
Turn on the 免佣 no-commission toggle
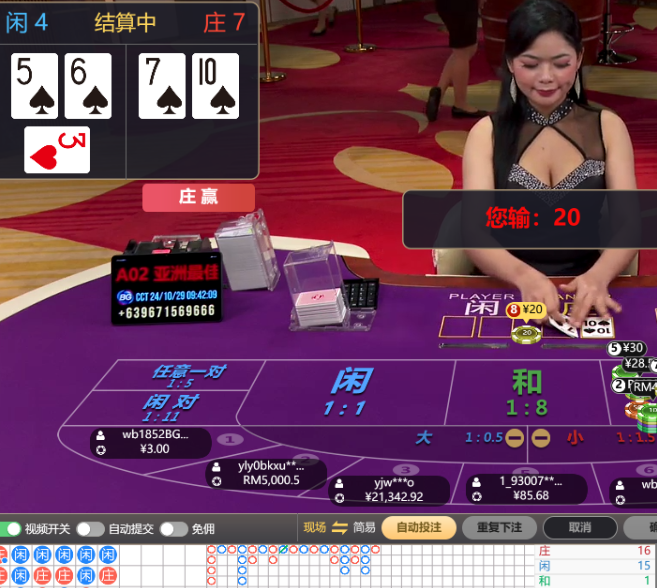click(x=173, y=529)
